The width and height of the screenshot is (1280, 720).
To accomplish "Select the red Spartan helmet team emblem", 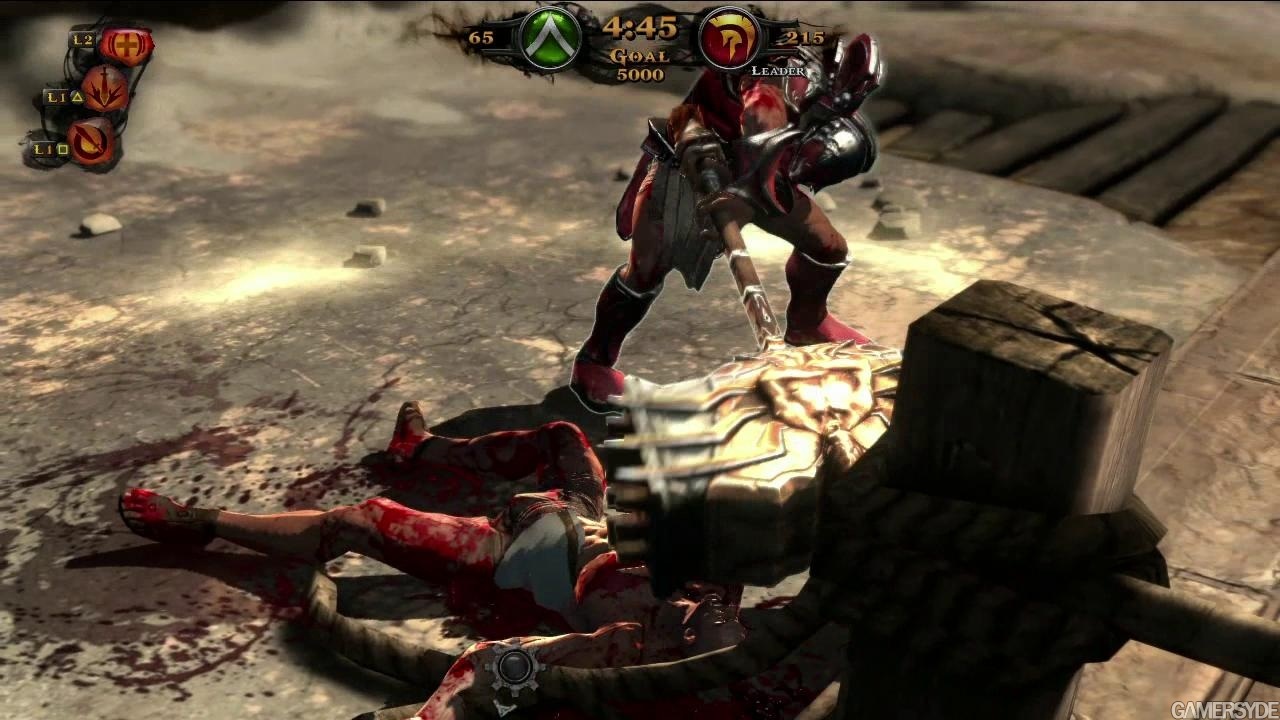I will click(x=727, y=40).
